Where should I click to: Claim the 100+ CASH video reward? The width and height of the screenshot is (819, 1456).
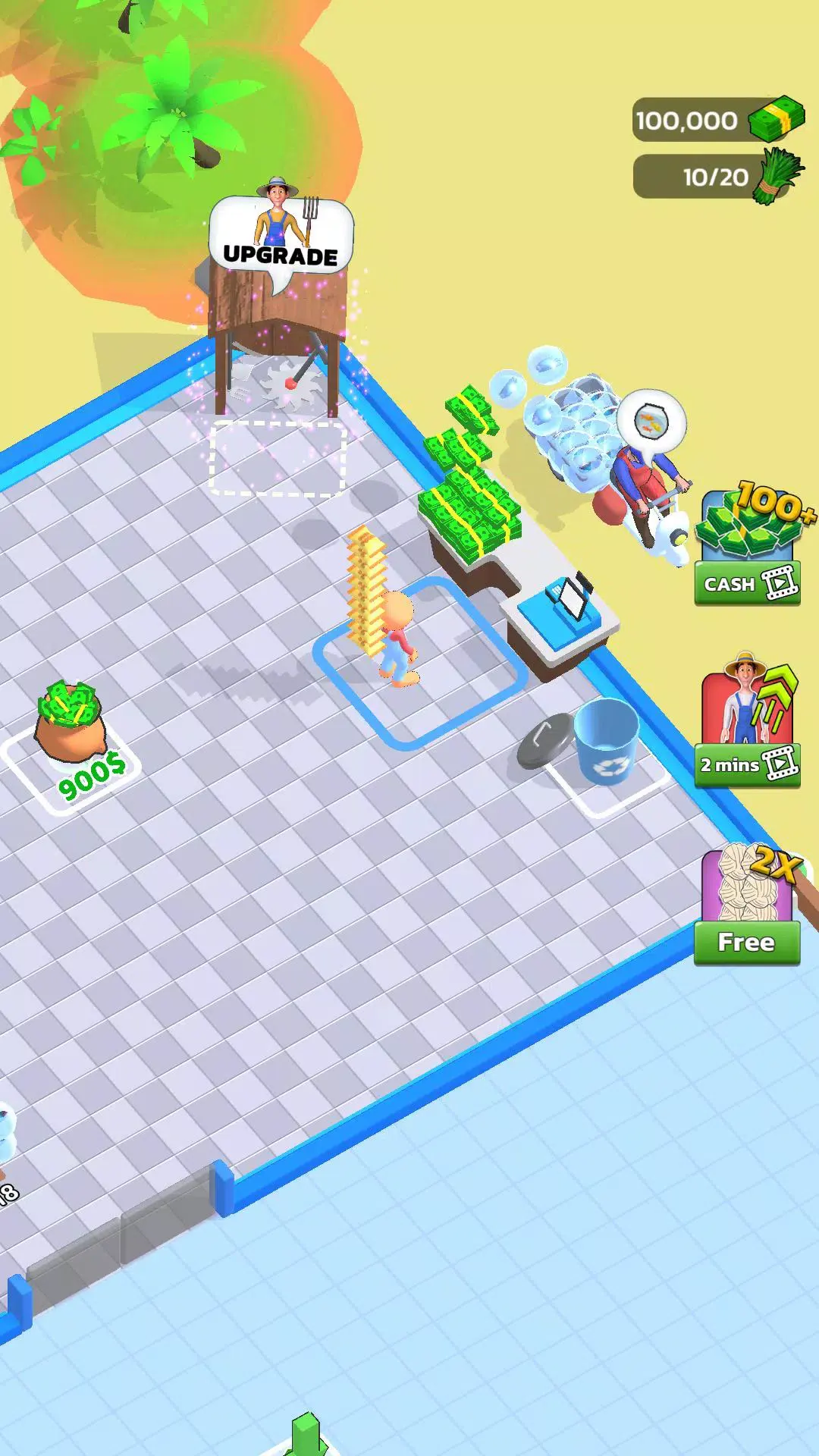click(x=748, y=582)
